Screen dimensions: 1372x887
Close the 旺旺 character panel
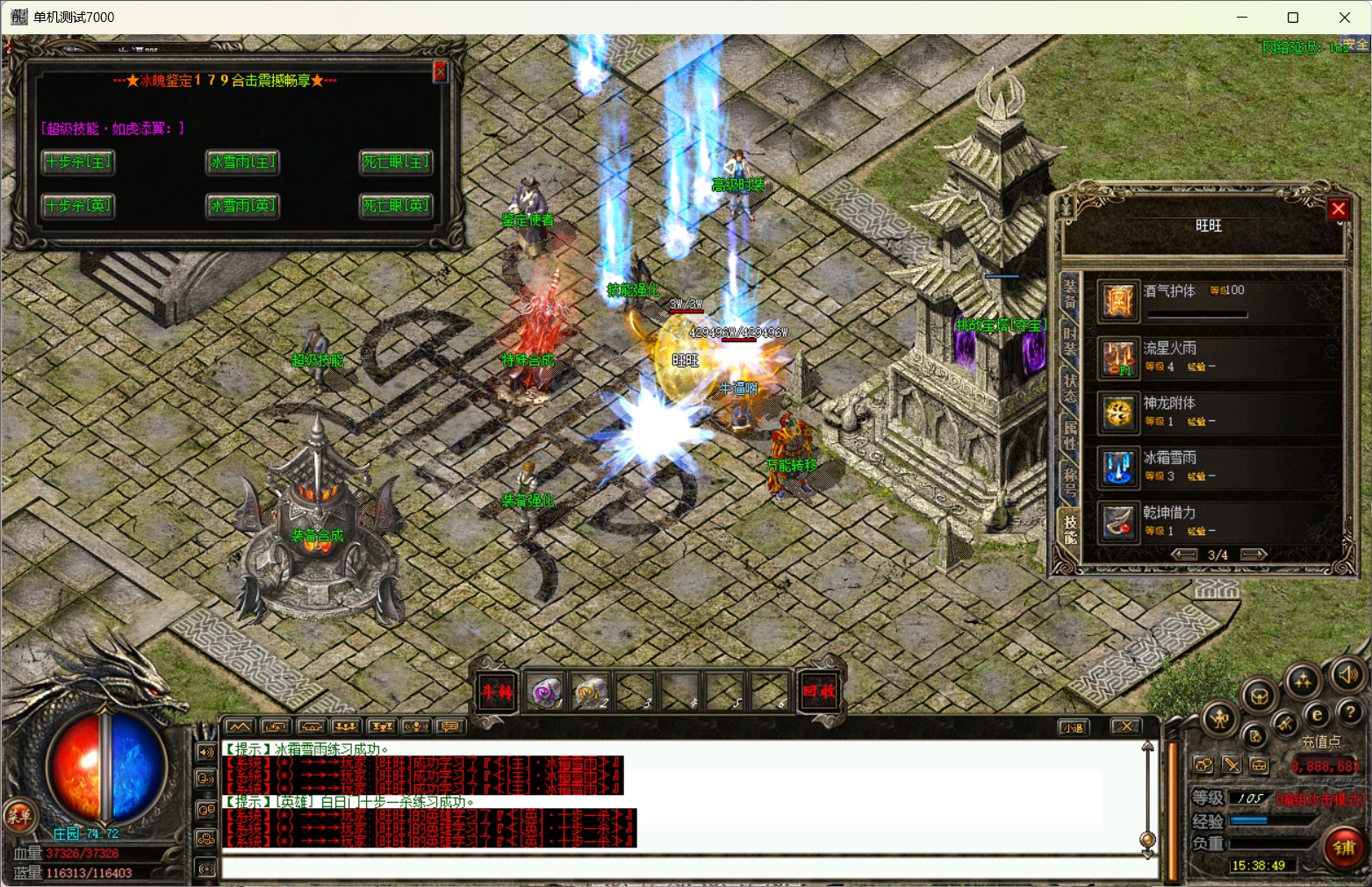coord(1338,210)
